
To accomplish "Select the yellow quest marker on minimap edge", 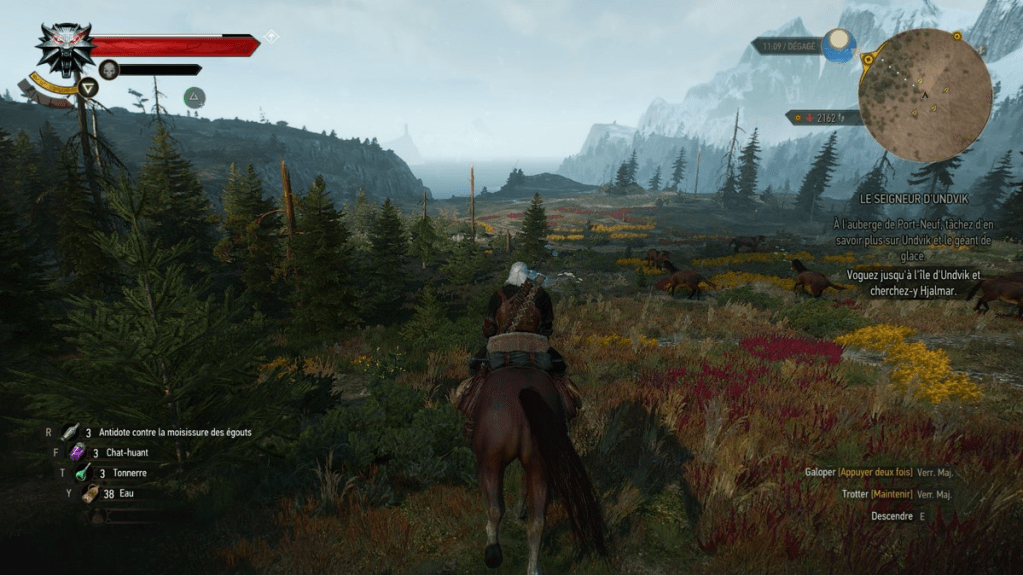I will pyautogui.click(x=957, y=36).
